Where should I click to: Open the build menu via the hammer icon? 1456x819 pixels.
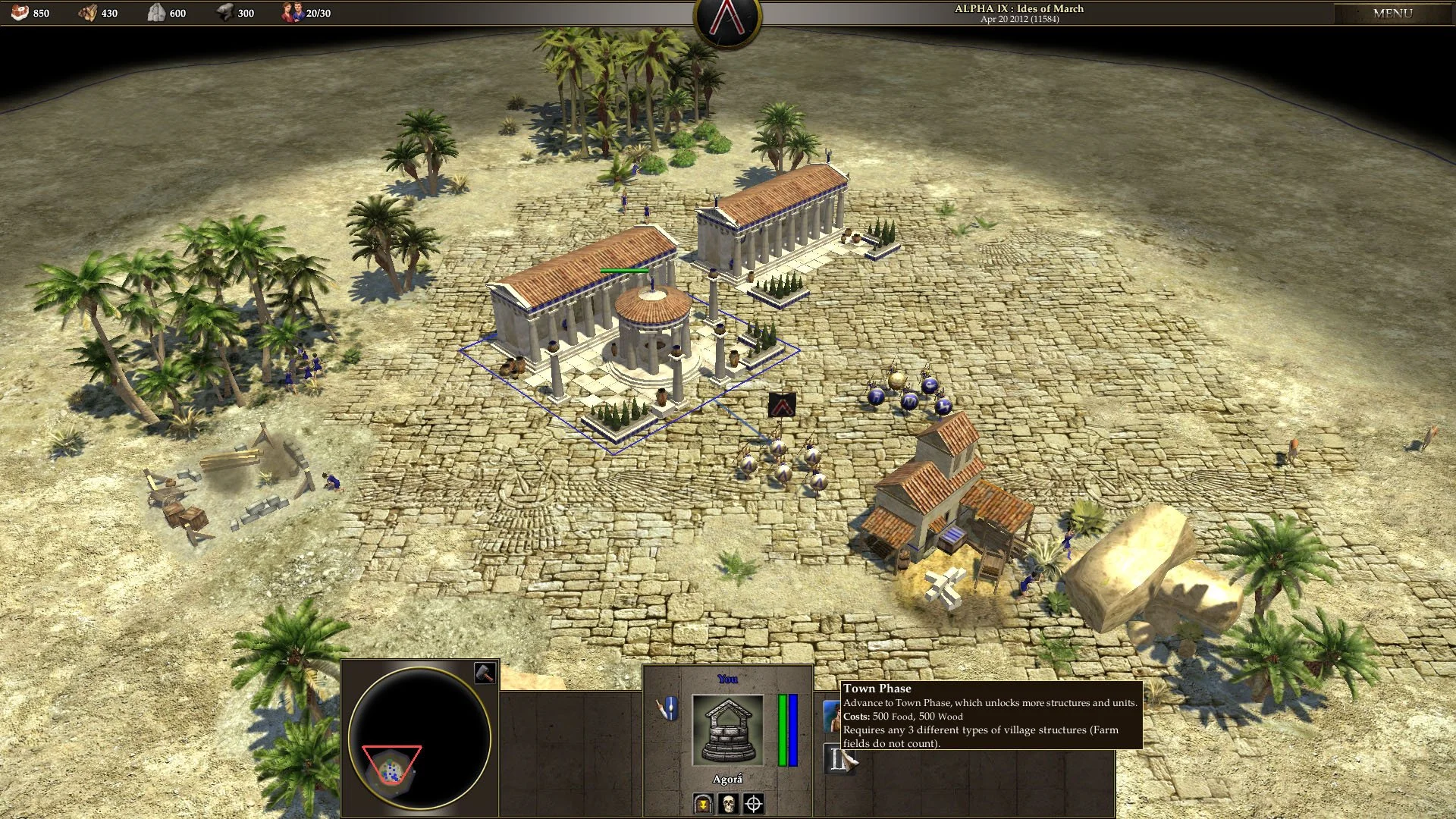[486, 673]
